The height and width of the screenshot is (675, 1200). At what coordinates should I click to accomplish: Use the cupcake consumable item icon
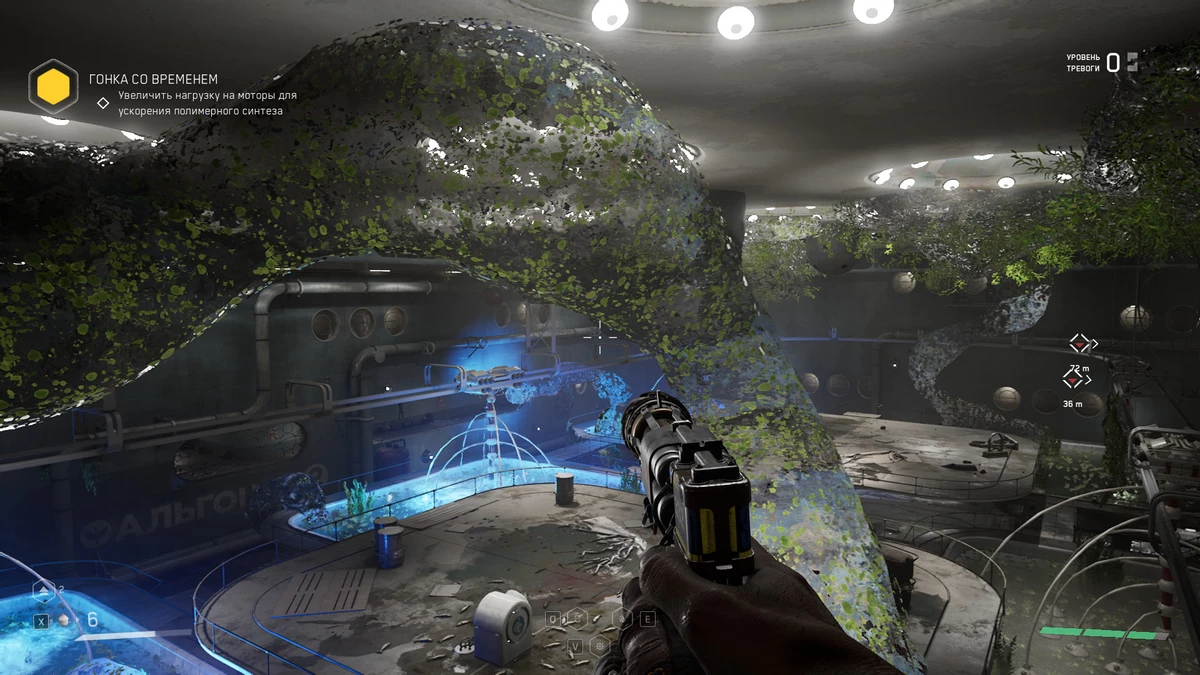pos(65,620)
